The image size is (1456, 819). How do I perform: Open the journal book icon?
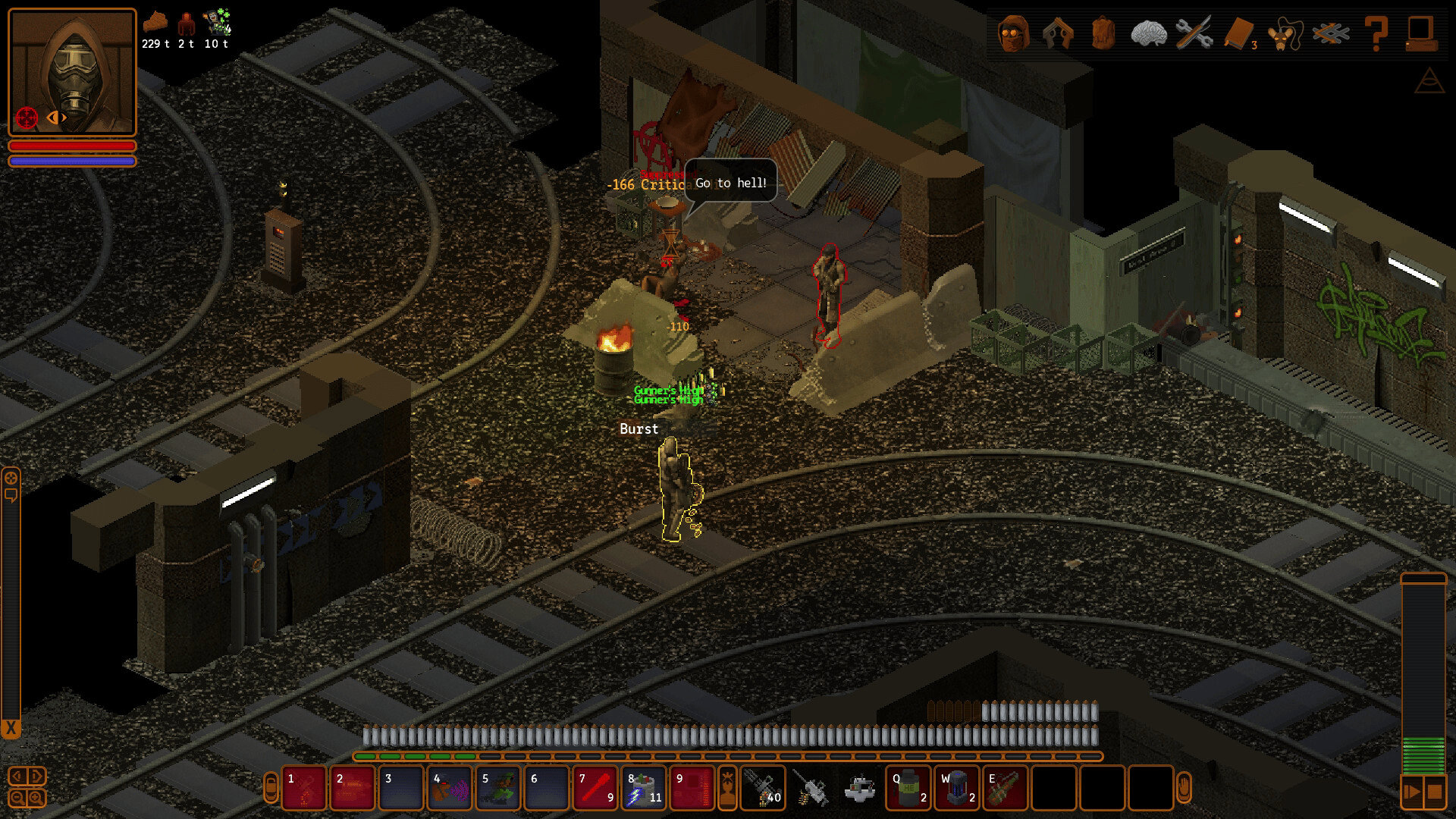[1239, 33]
